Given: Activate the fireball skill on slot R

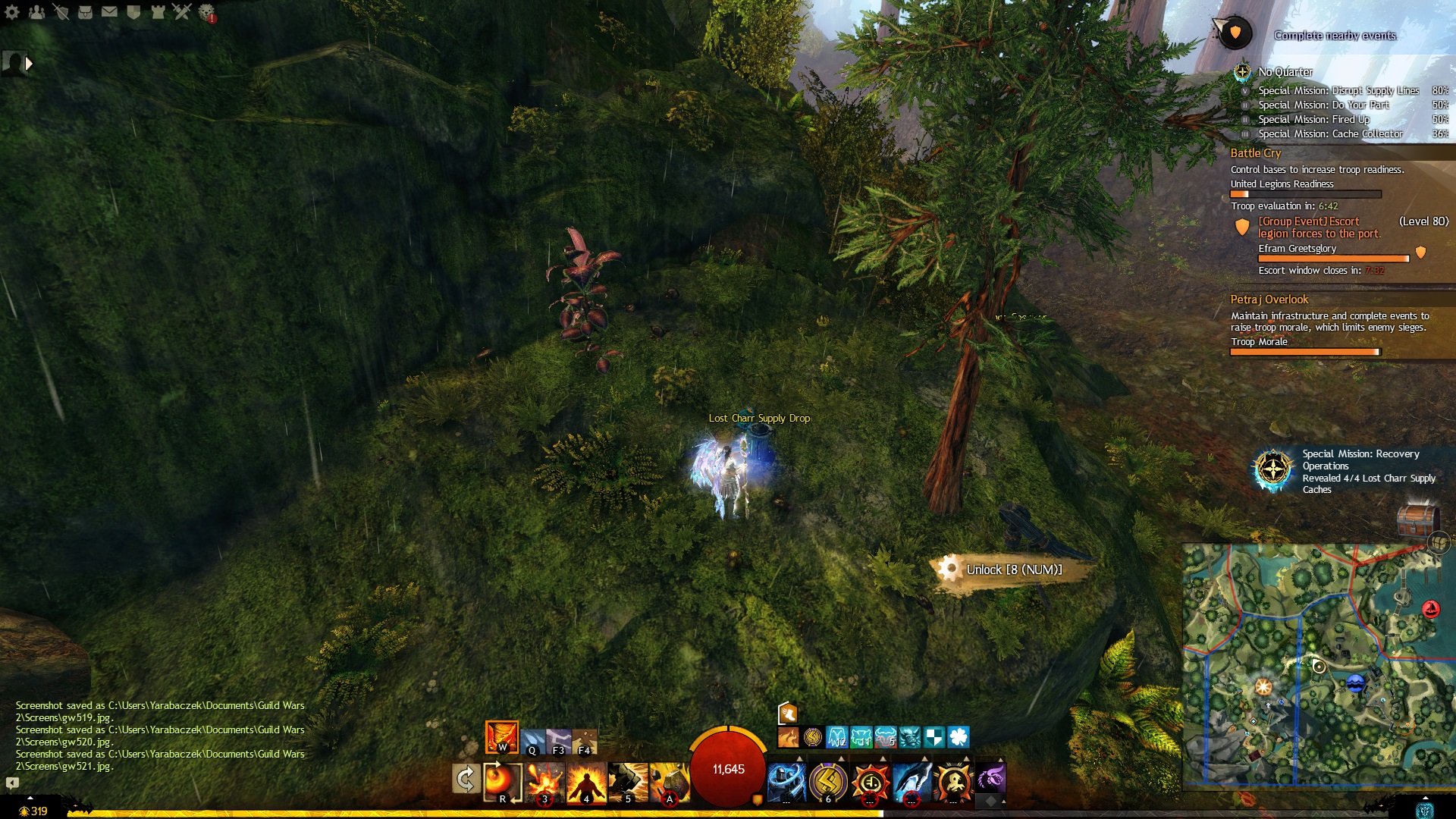Looking at the screenshot, I should pos(502,781).
